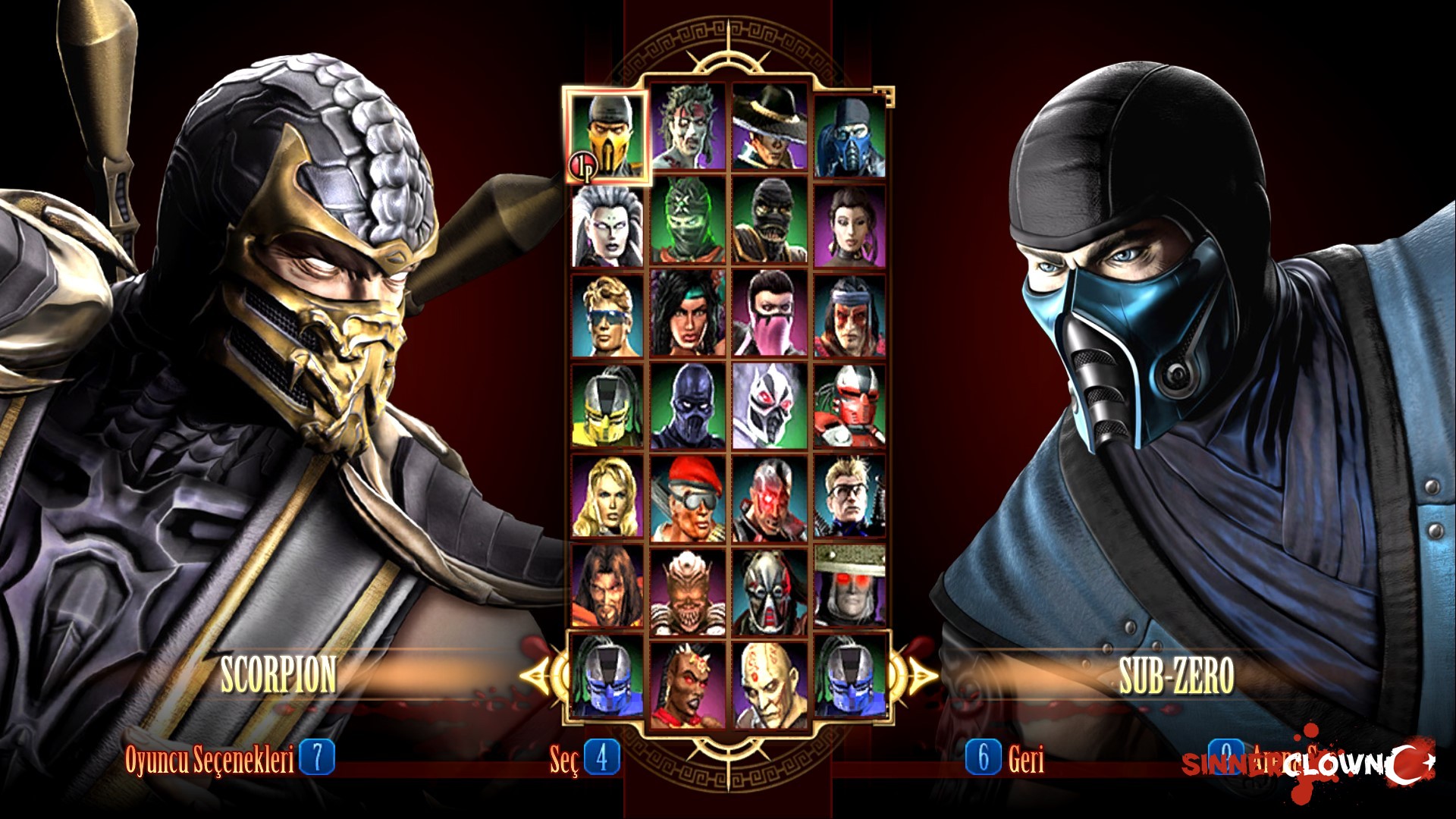Select Scorpion in the top-left roster slot
The image size is (1456, 819).
point(607,133)
